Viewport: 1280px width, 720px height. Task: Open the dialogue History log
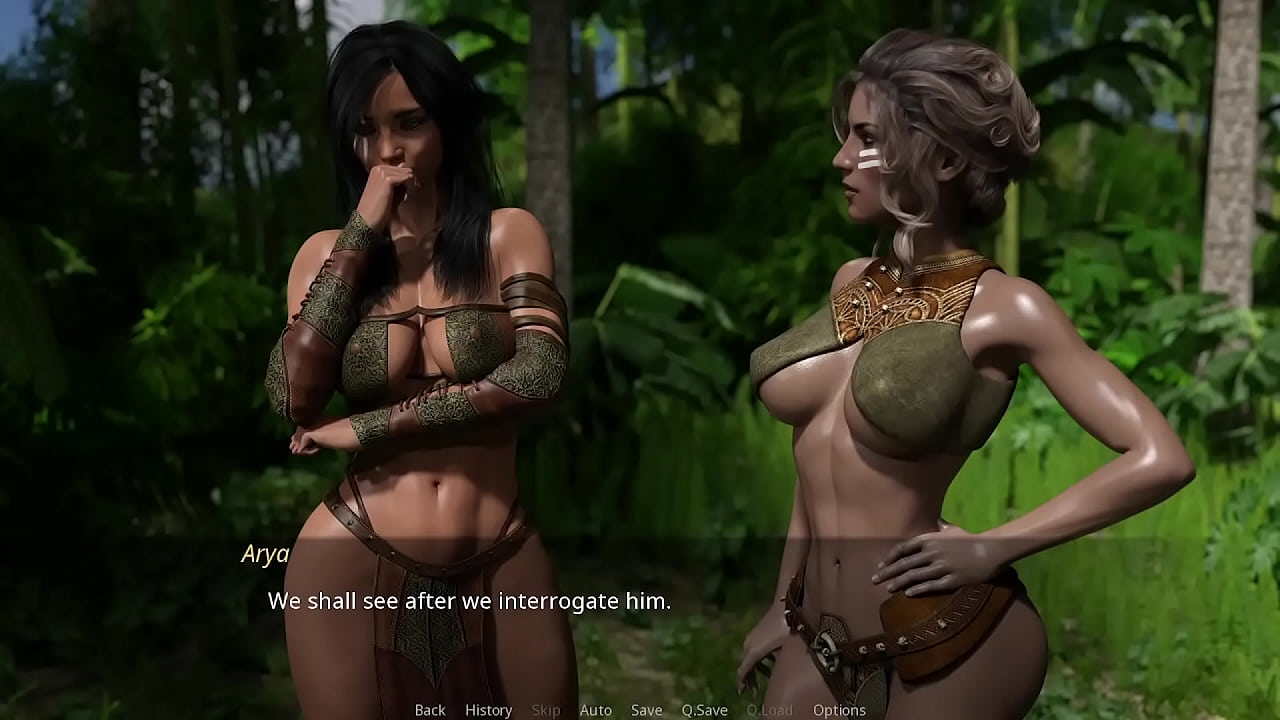click(x=488, y=710)
